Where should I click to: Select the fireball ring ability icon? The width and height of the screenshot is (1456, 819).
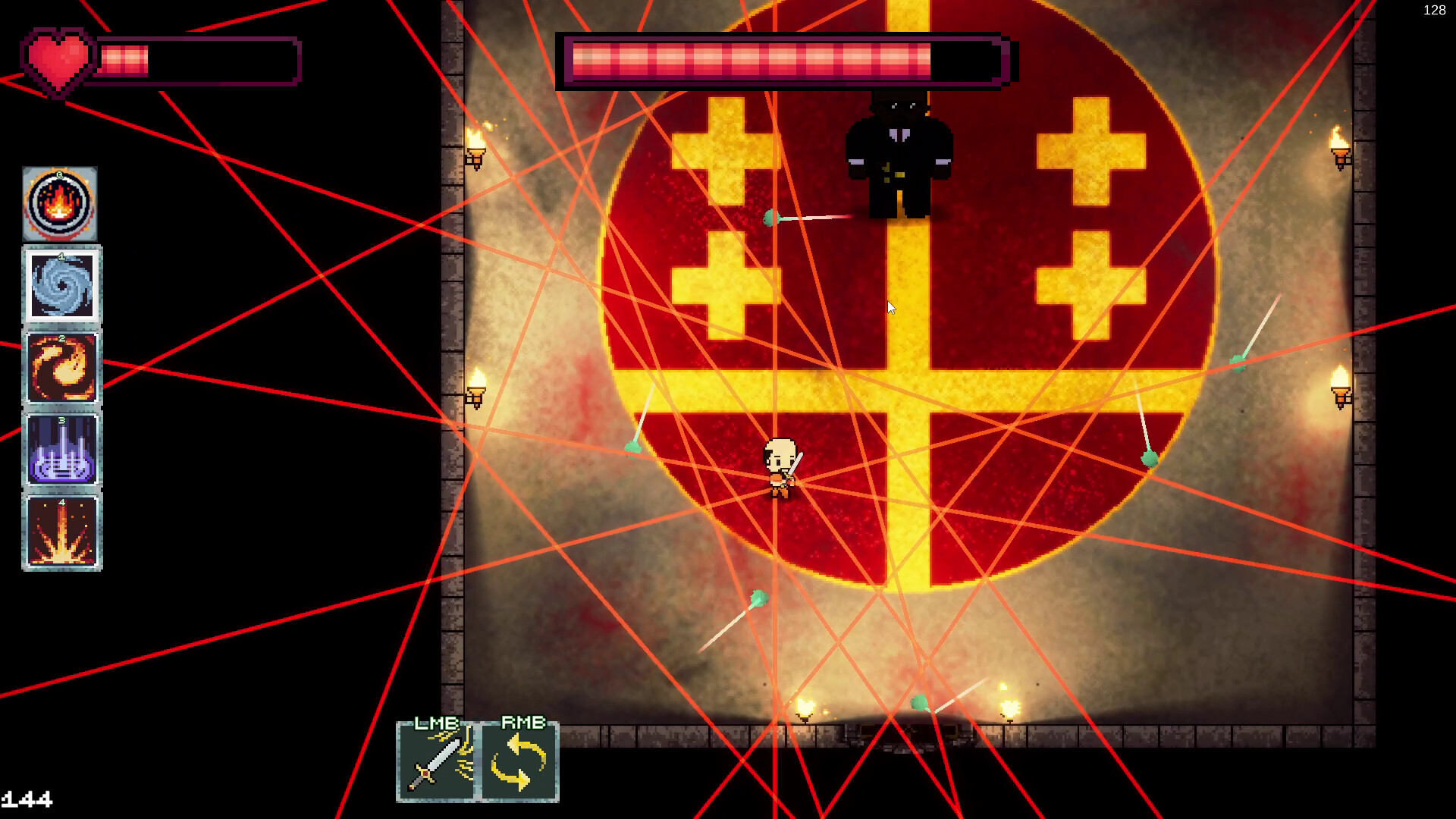click(60, 204)
